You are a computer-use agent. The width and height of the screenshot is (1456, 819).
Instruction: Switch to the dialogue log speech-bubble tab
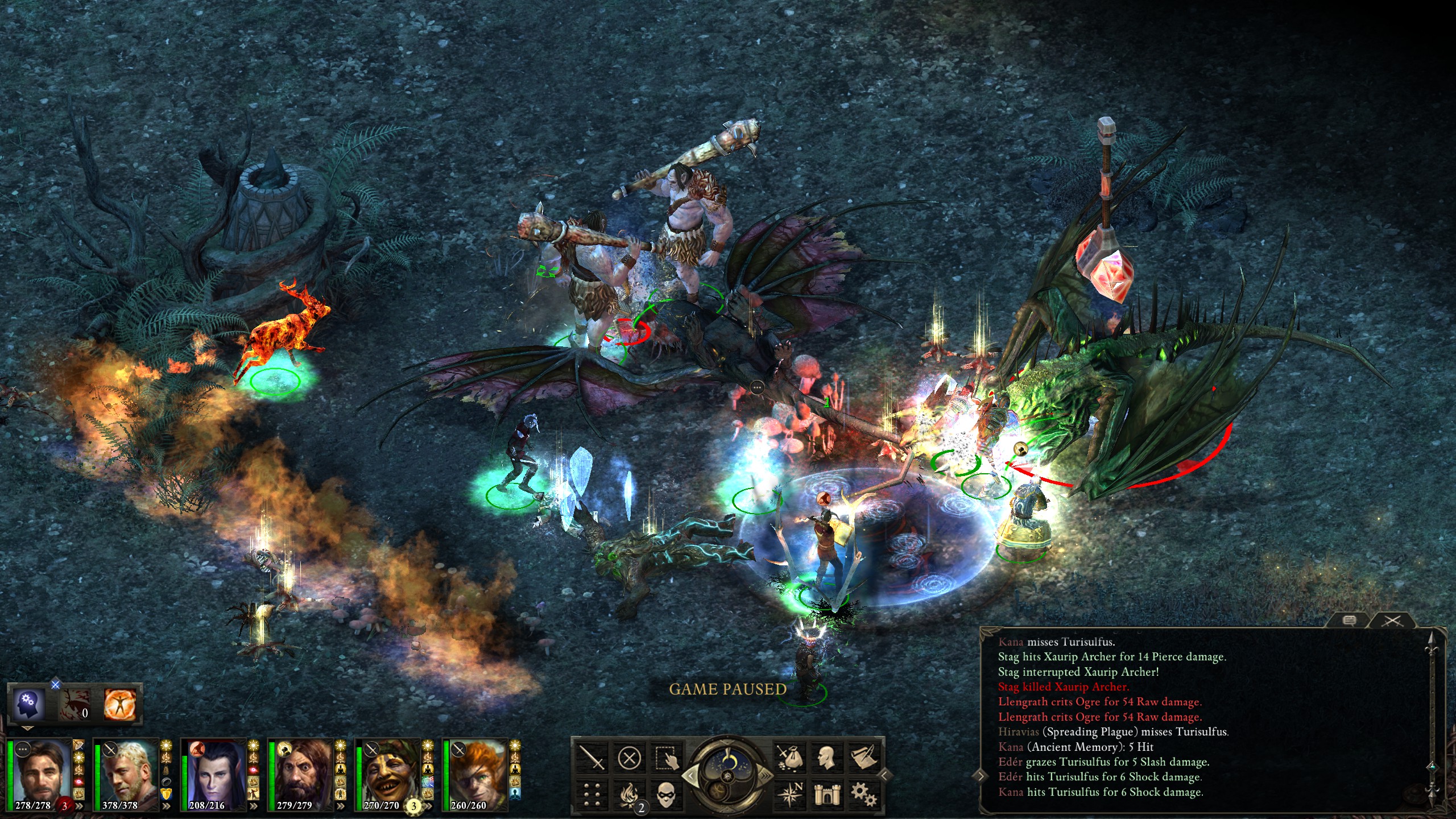[1349, 621]
